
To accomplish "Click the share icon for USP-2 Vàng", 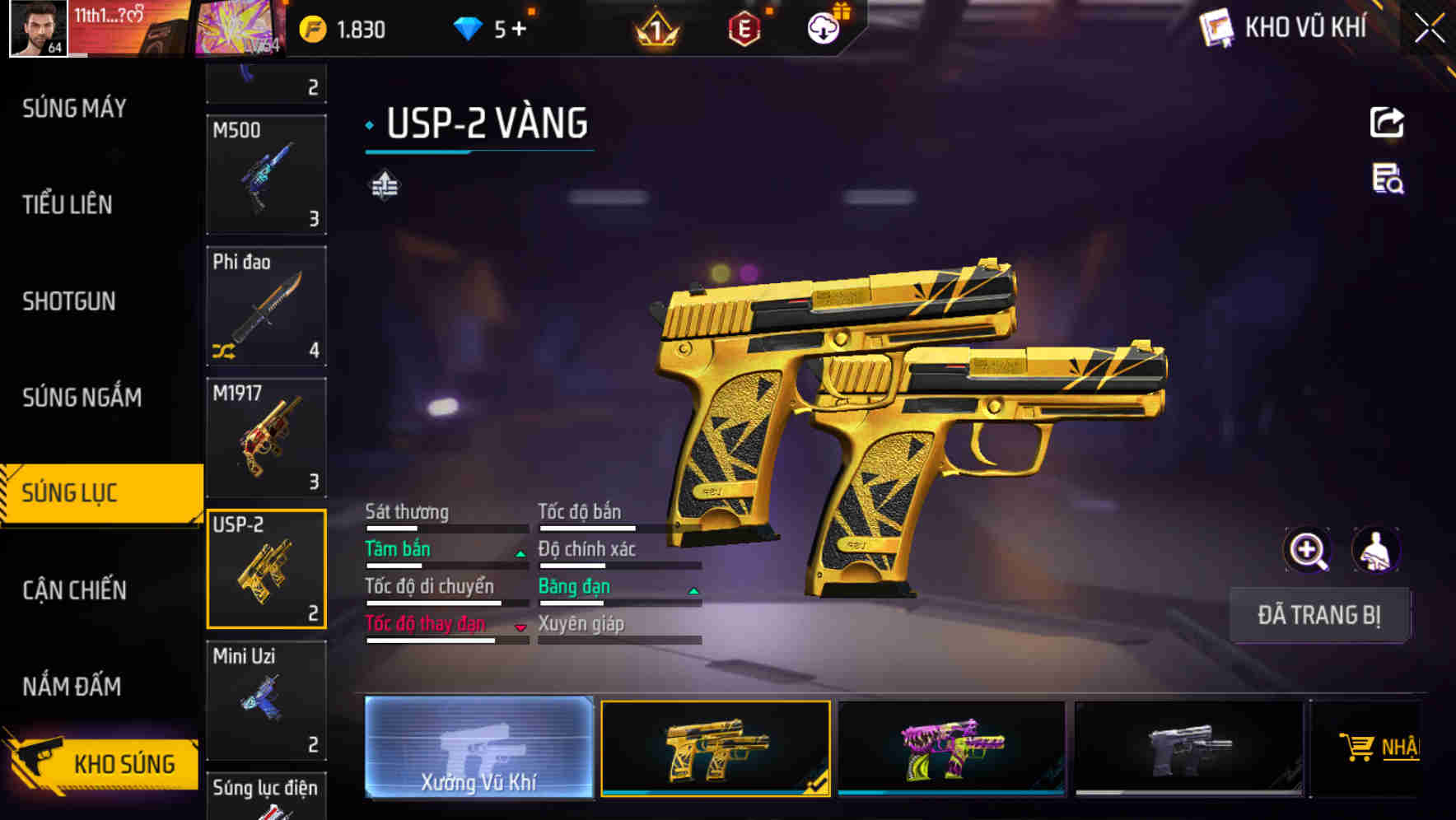I will [1388, 122].
